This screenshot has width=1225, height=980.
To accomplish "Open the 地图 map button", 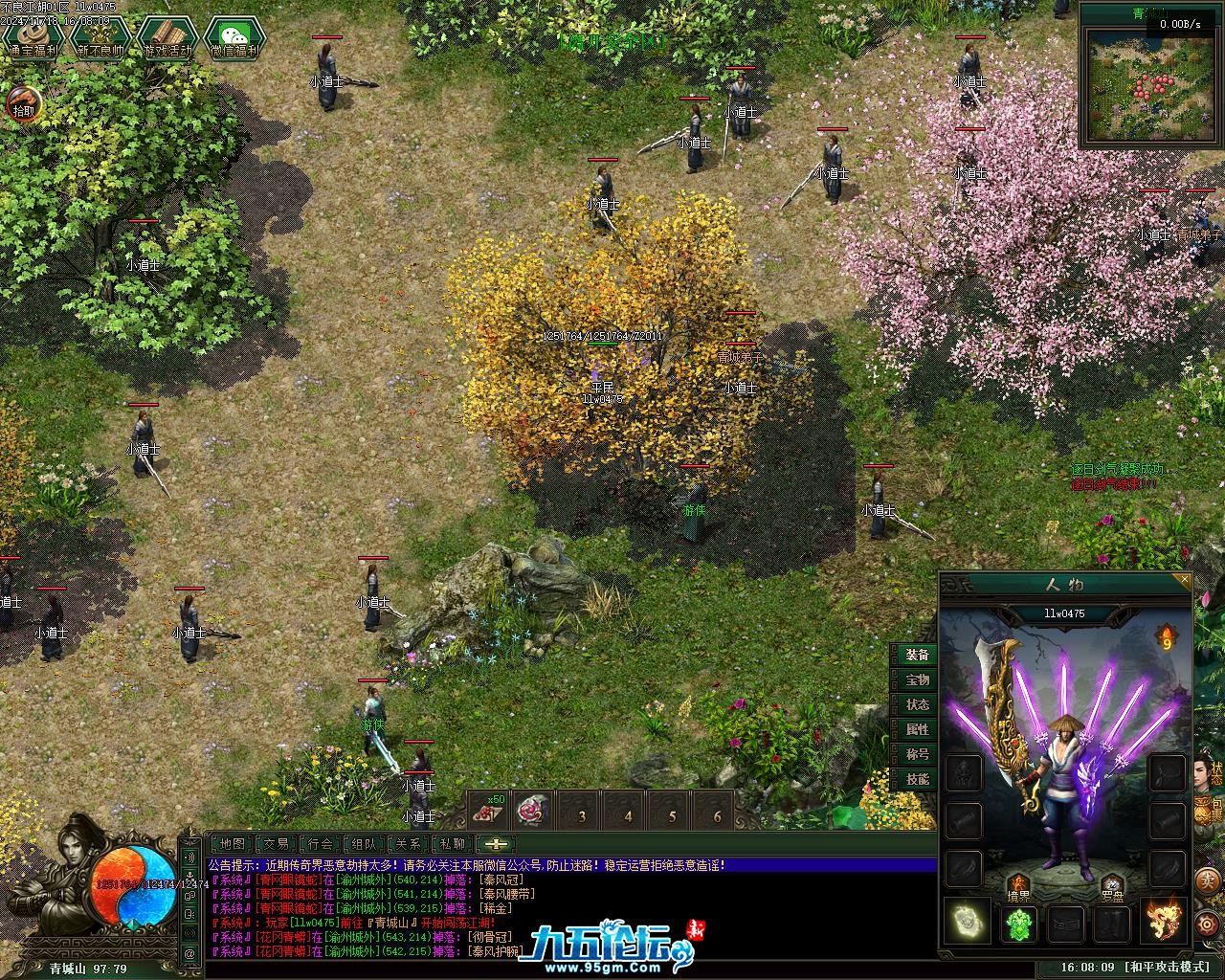I will click(x=232, y=844).
